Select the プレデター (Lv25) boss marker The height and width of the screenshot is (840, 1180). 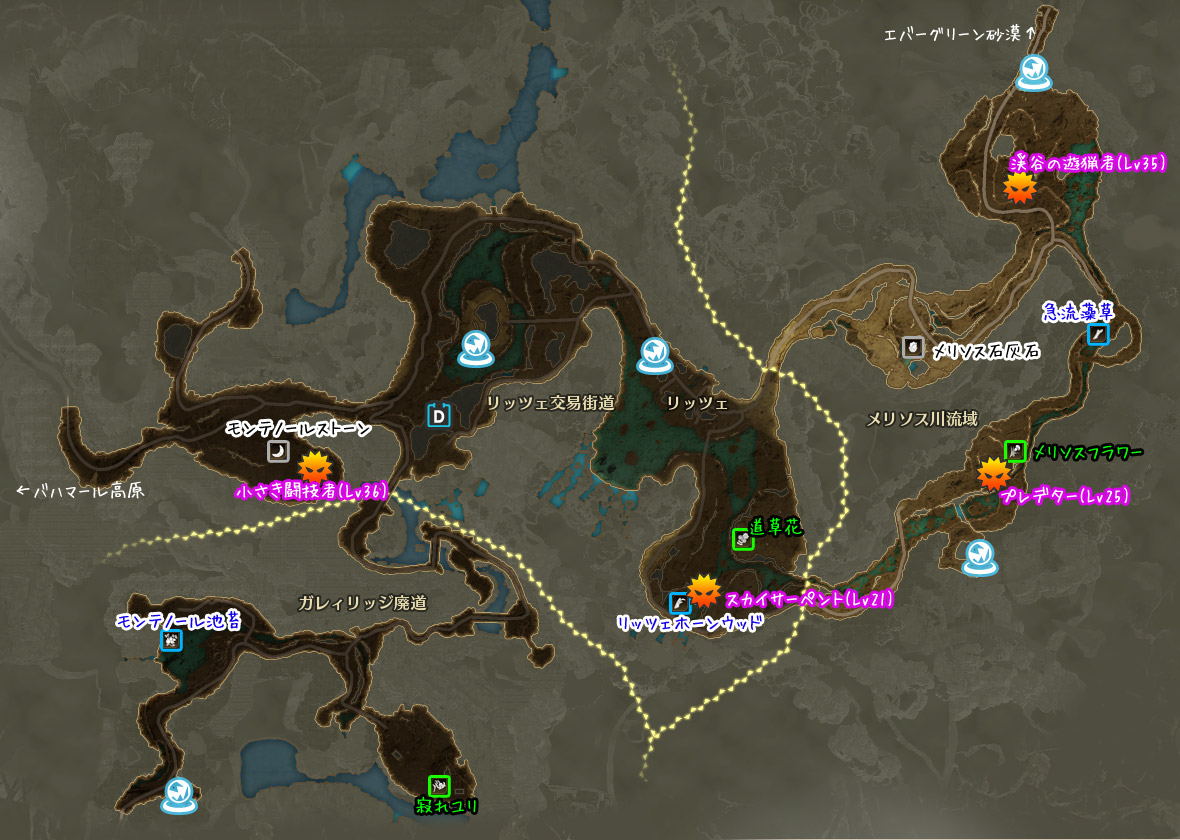(993, 474)
